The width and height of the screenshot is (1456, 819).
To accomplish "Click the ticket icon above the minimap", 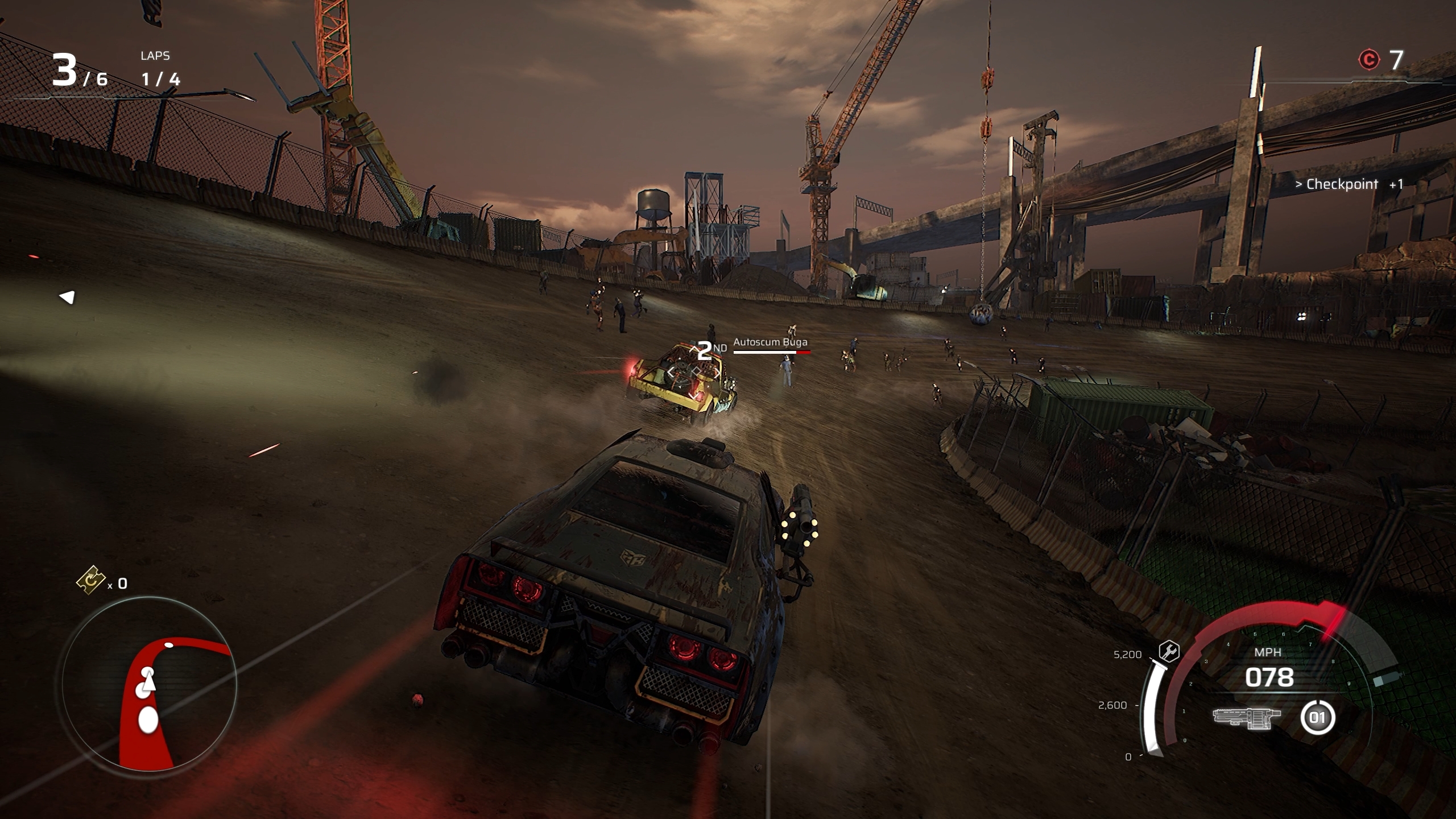I will tap(90, 580).
